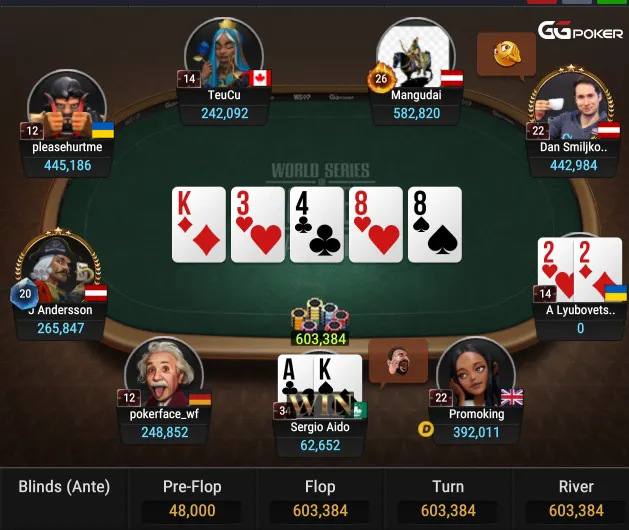Click the laughing emoji speech bubble
The image size is (629, 530).
coord(499,50)
